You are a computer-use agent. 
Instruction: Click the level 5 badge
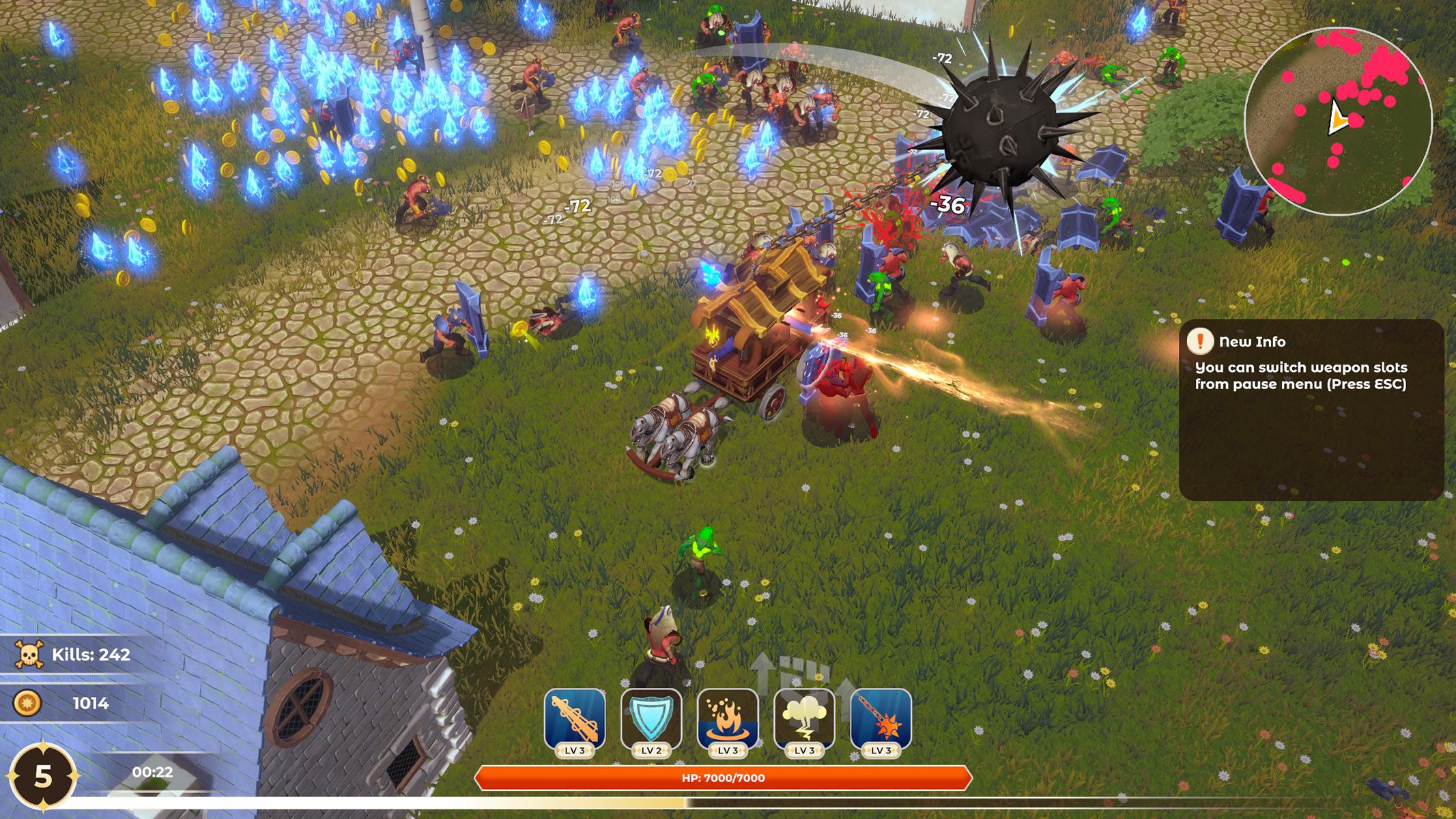(x=43, y=777)
